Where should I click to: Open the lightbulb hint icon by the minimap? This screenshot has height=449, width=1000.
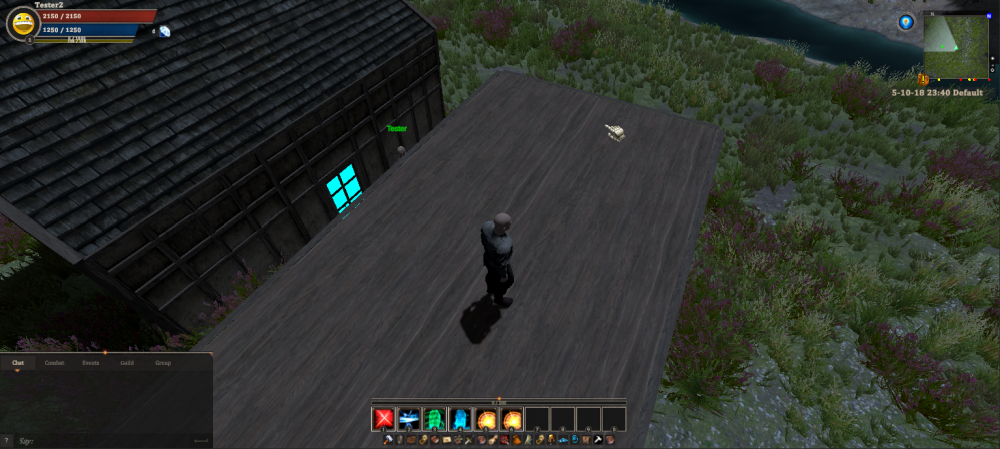click(x=906, y=22)
